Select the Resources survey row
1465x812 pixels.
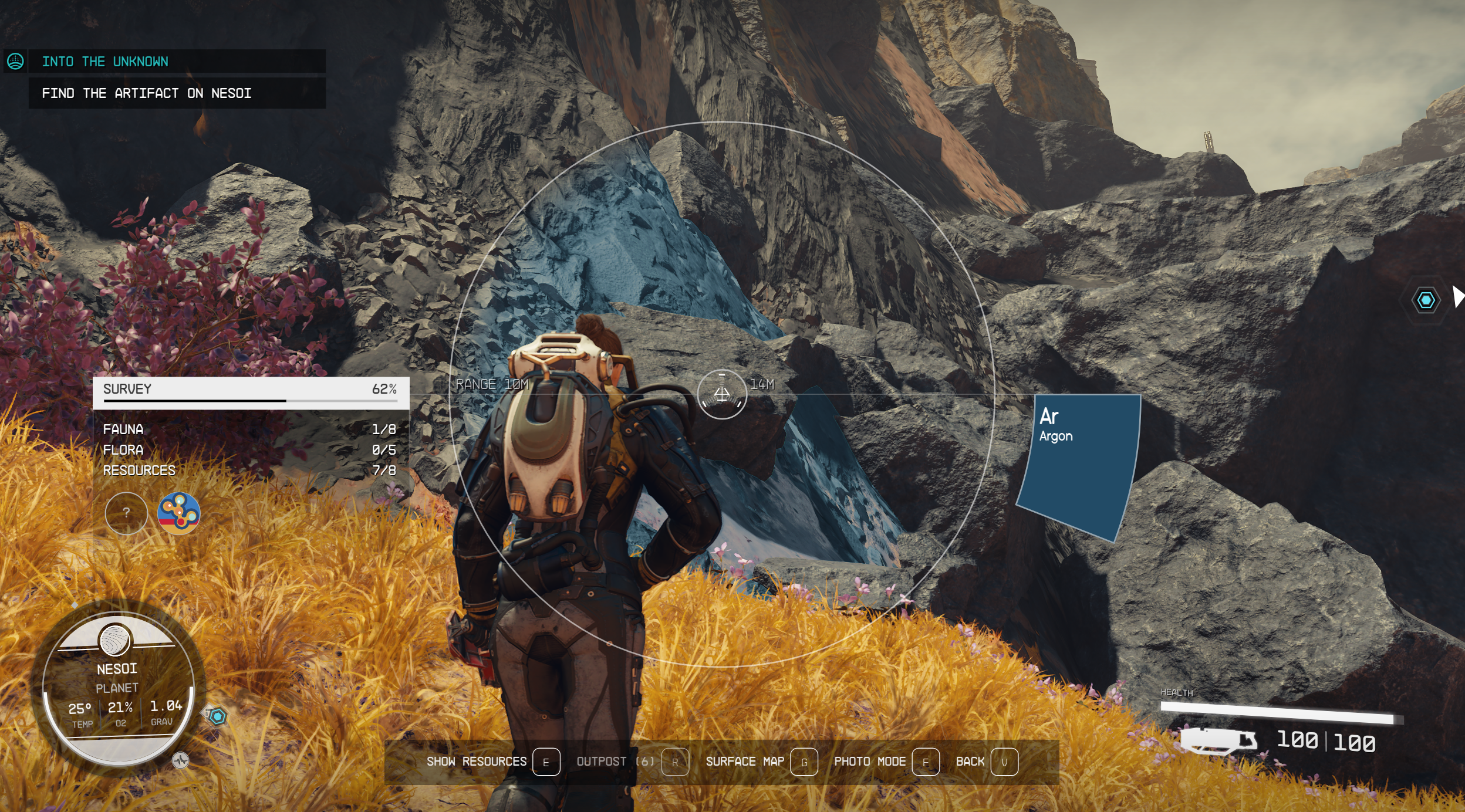point(249,471)
